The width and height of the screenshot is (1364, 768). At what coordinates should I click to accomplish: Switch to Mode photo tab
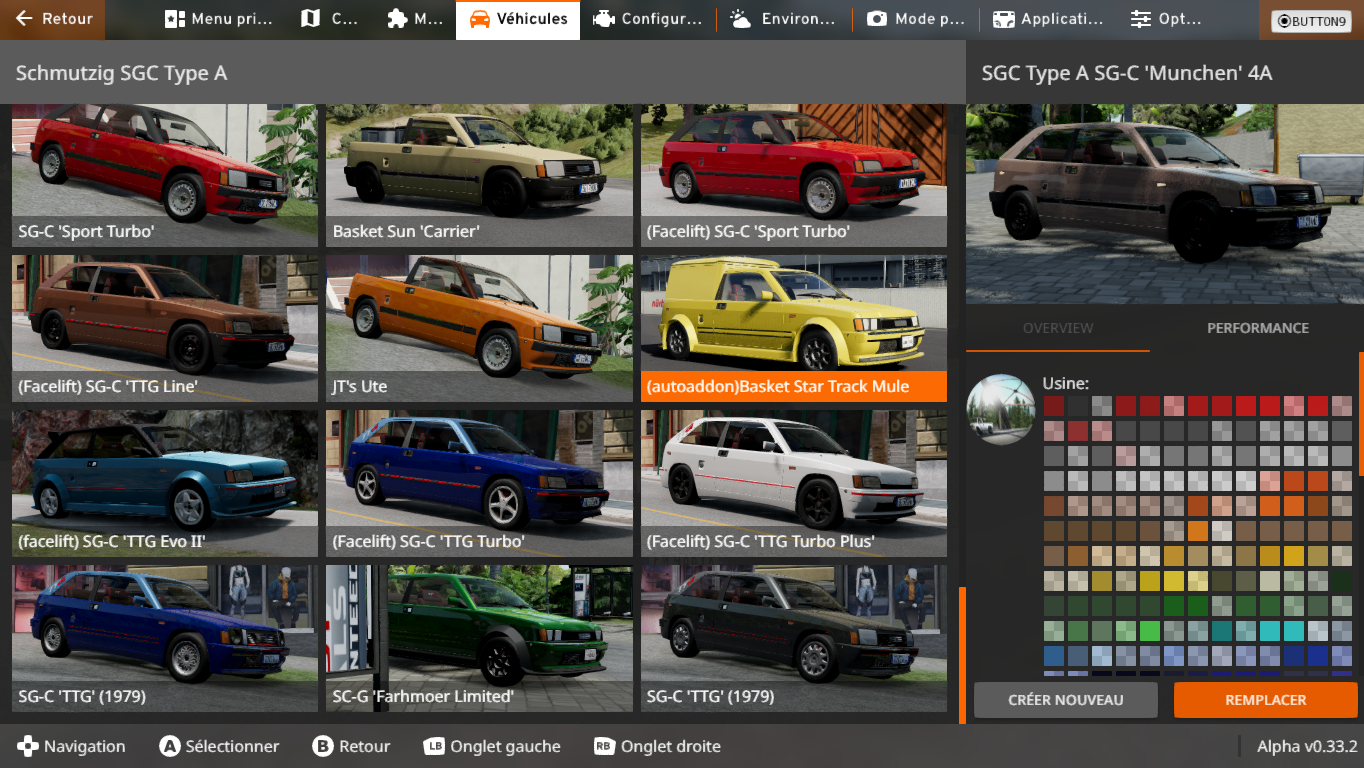[x=917, y=19]
